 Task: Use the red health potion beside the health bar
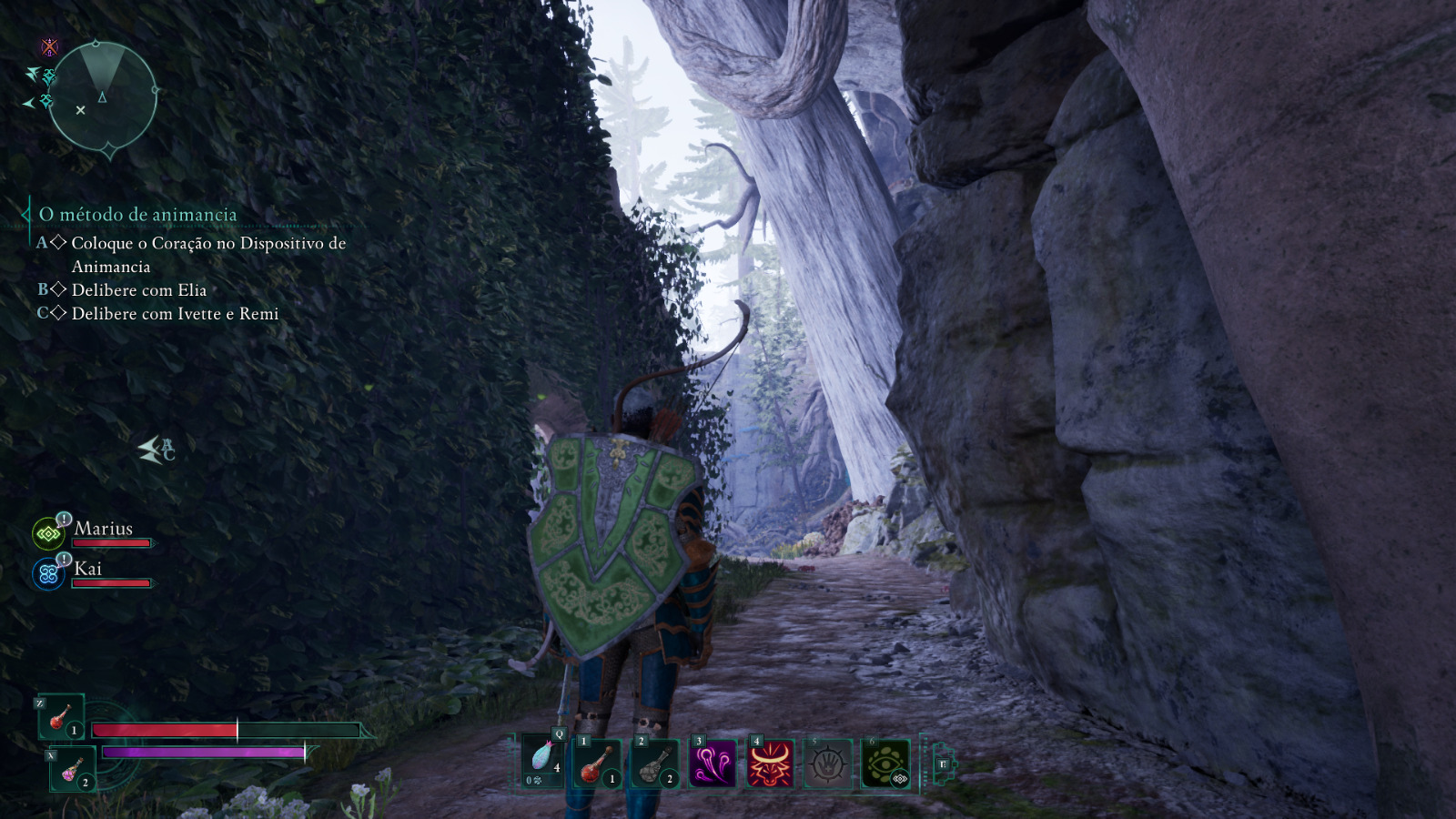click(61, 717)
